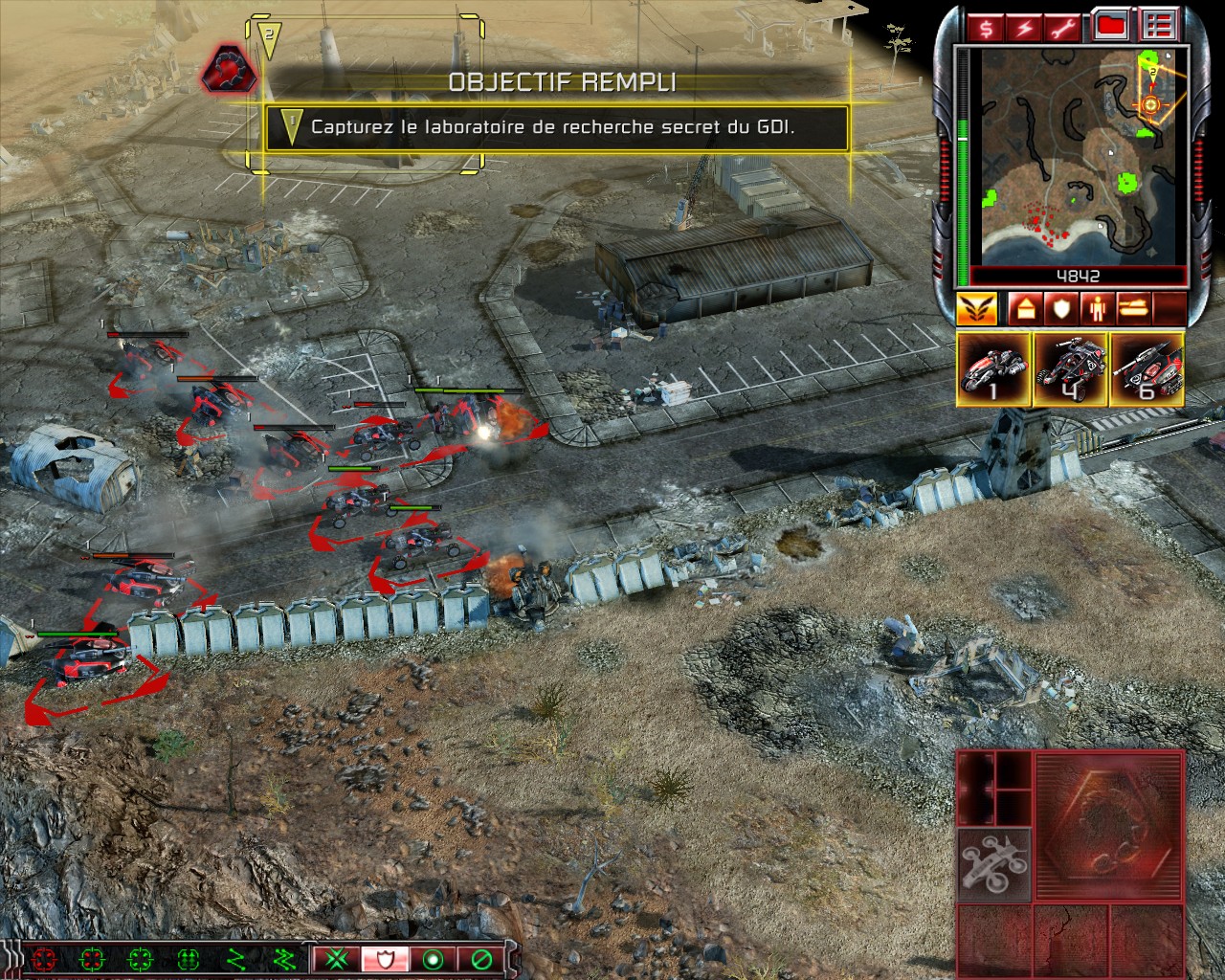Click the minimap to move the camera
The width and height of the screenshot is (1225, 980).
pos(1078,156)
